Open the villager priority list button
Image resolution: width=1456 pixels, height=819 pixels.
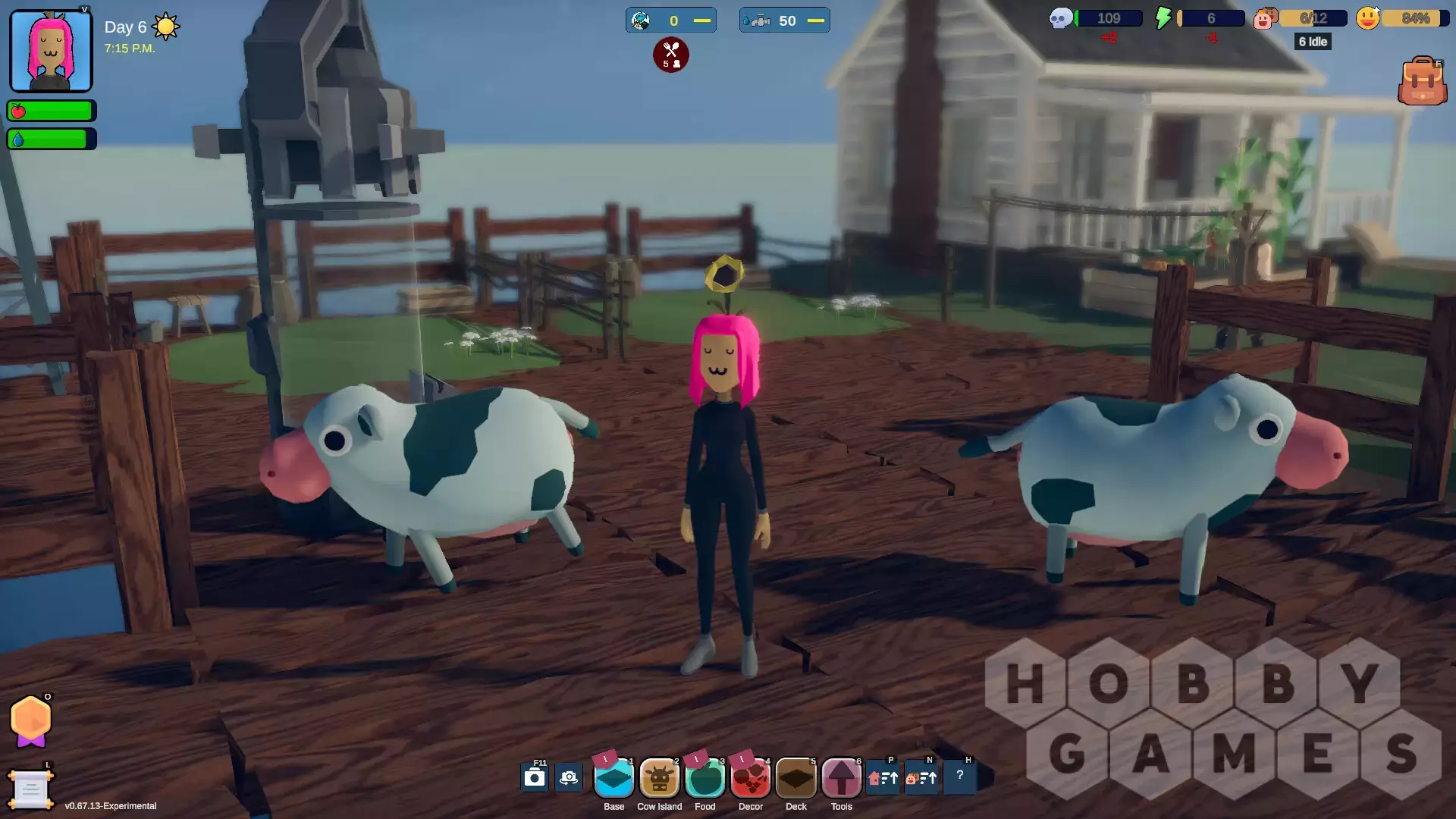(921, 777)
